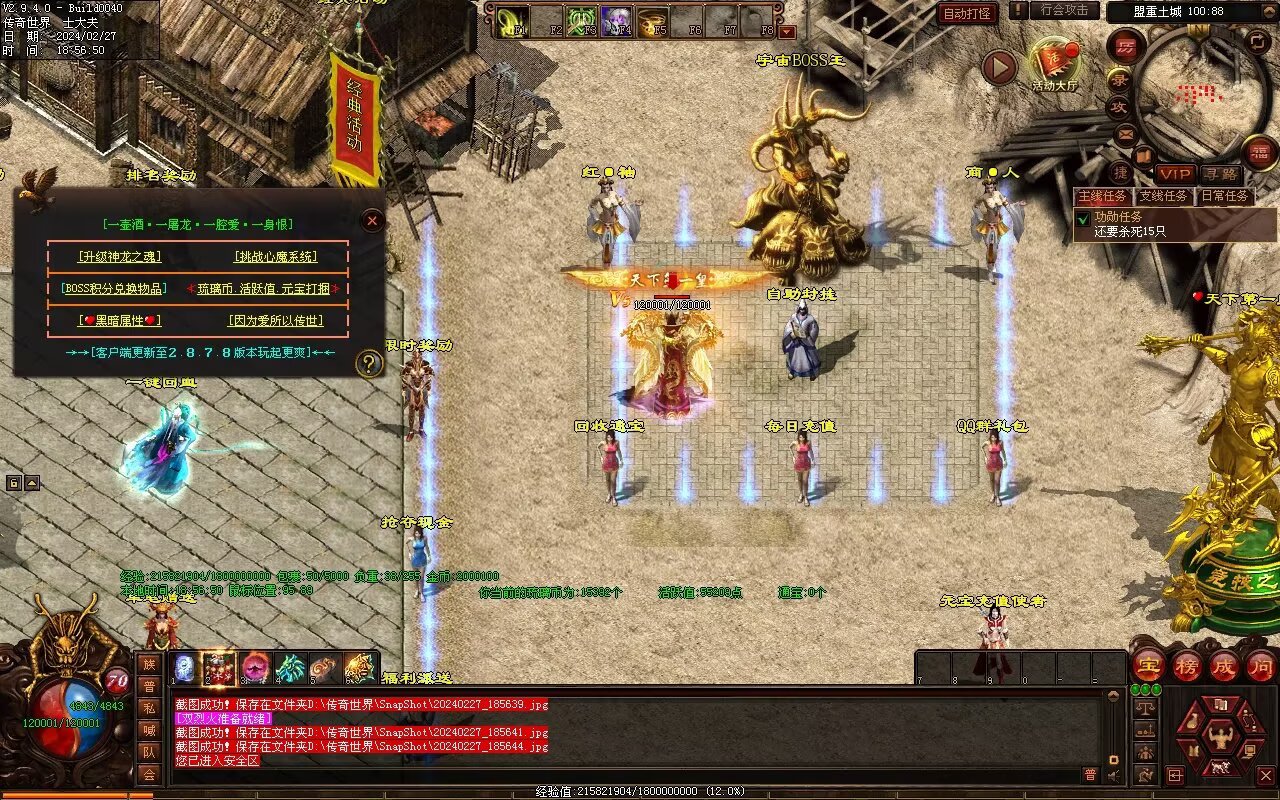Toggle the 功勋任务 quest checkbox

tap(1082, 217)
